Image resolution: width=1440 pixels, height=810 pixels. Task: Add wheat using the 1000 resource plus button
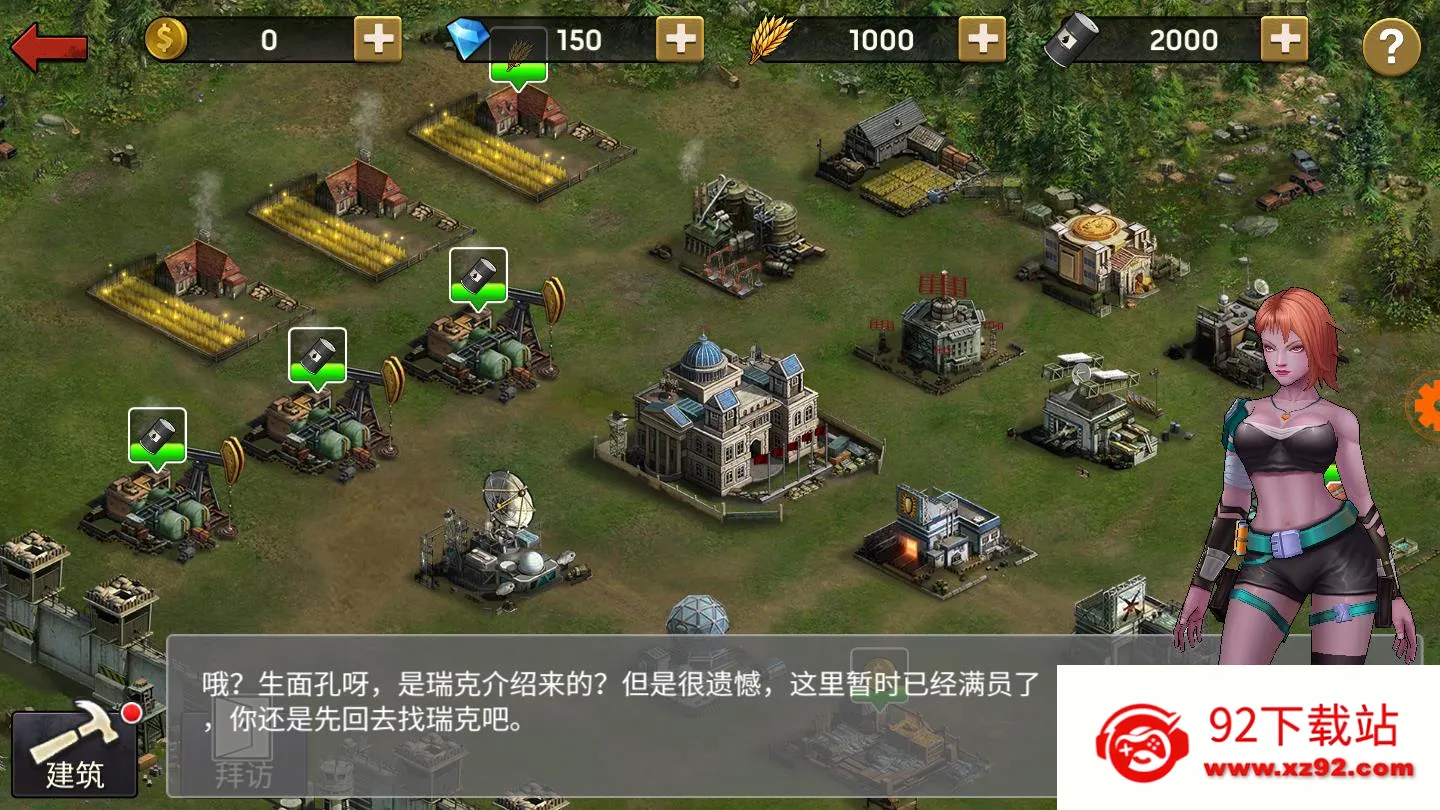(x=983, y=40)
